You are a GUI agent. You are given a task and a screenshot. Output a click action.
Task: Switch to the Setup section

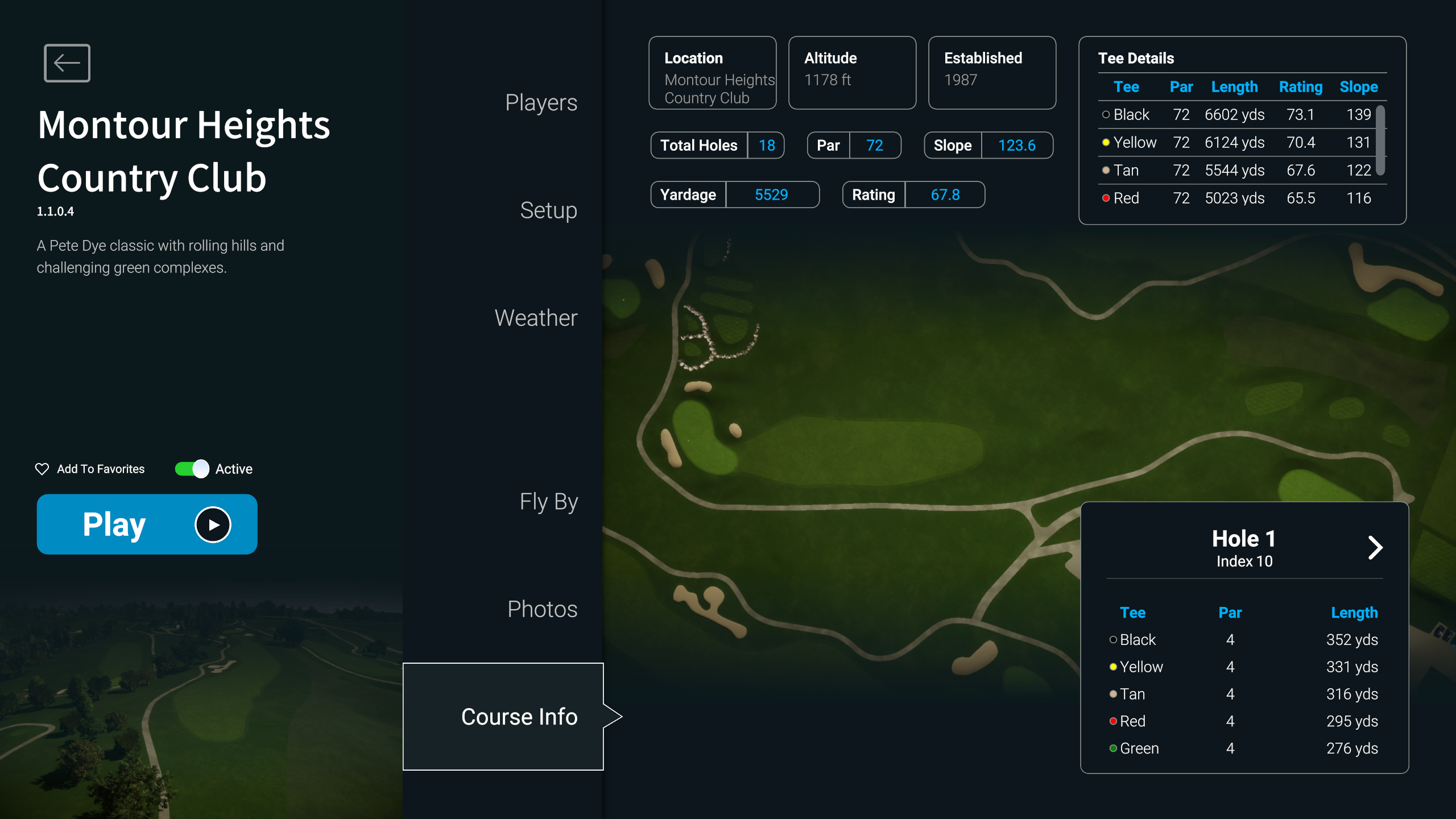(548, 210)
